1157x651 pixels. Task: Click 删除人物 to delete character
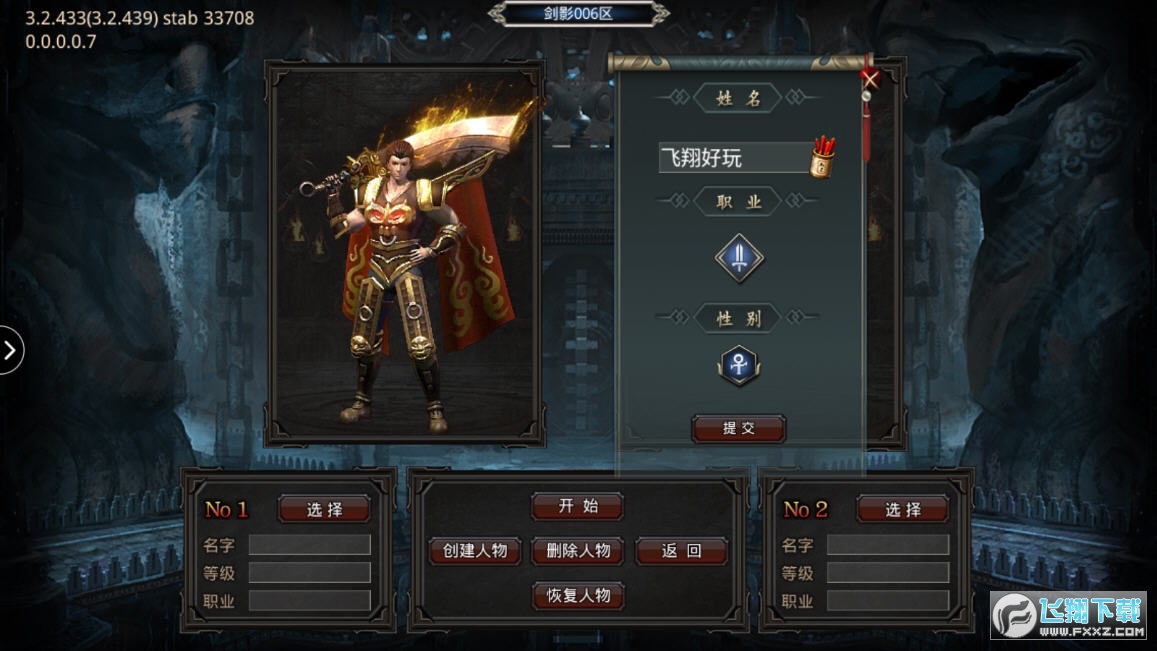tap(578, 551)
